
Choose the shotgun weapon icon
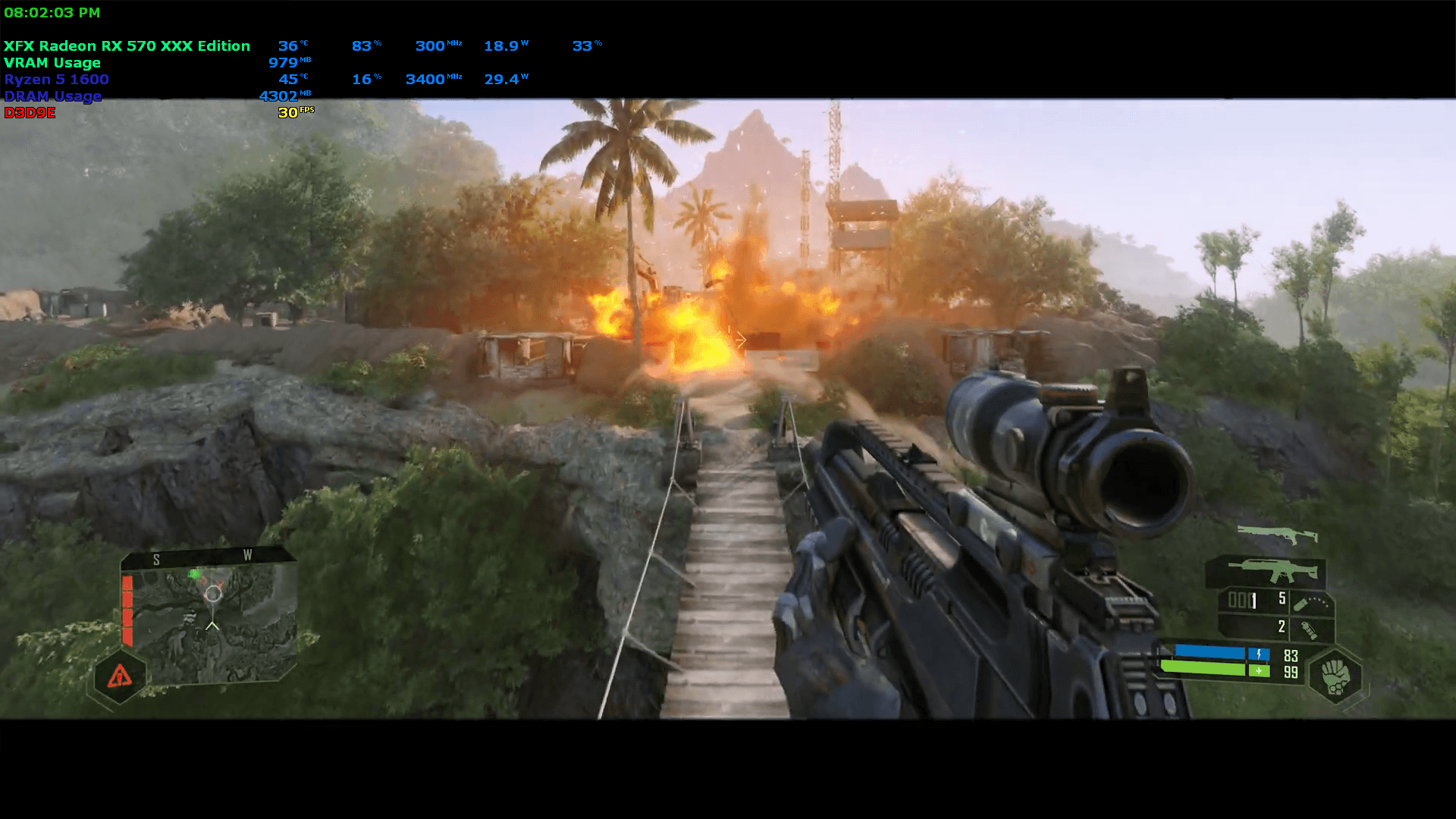point(1277,535)
